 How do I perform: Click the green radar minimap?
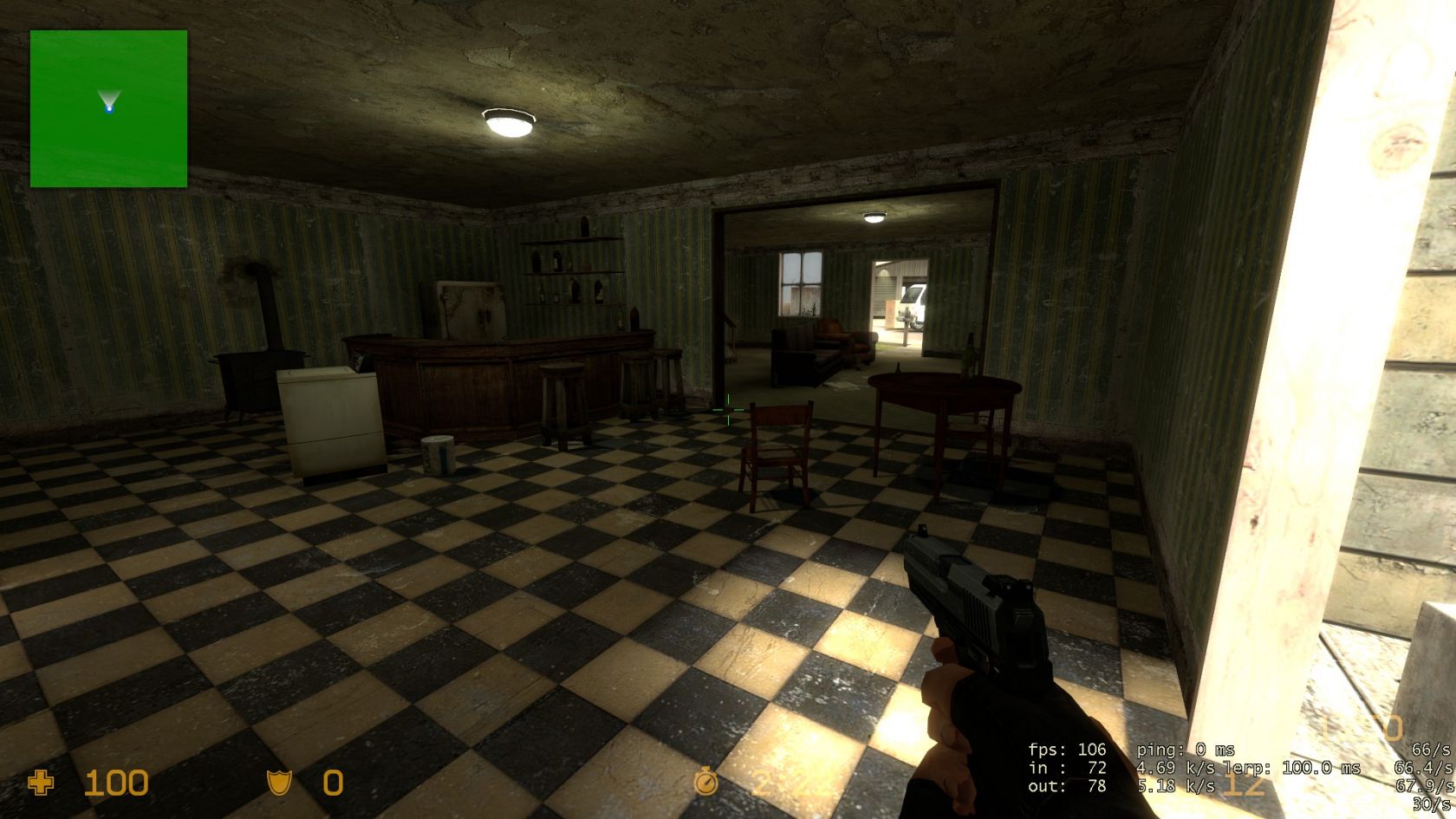(x=108, y=108)
